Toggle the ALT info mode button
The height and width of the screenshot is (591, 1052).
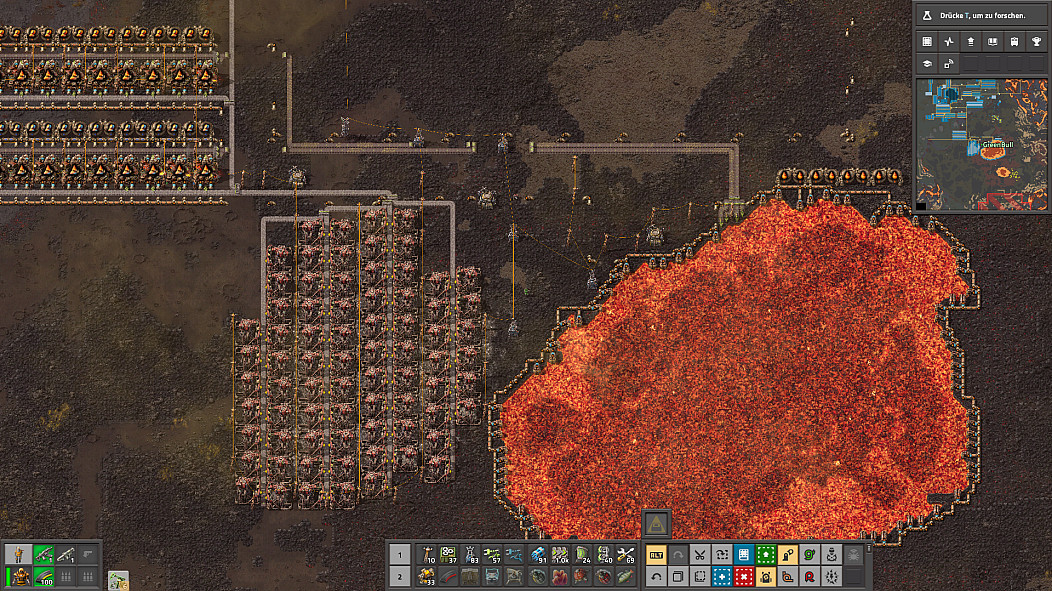[656, 555]
